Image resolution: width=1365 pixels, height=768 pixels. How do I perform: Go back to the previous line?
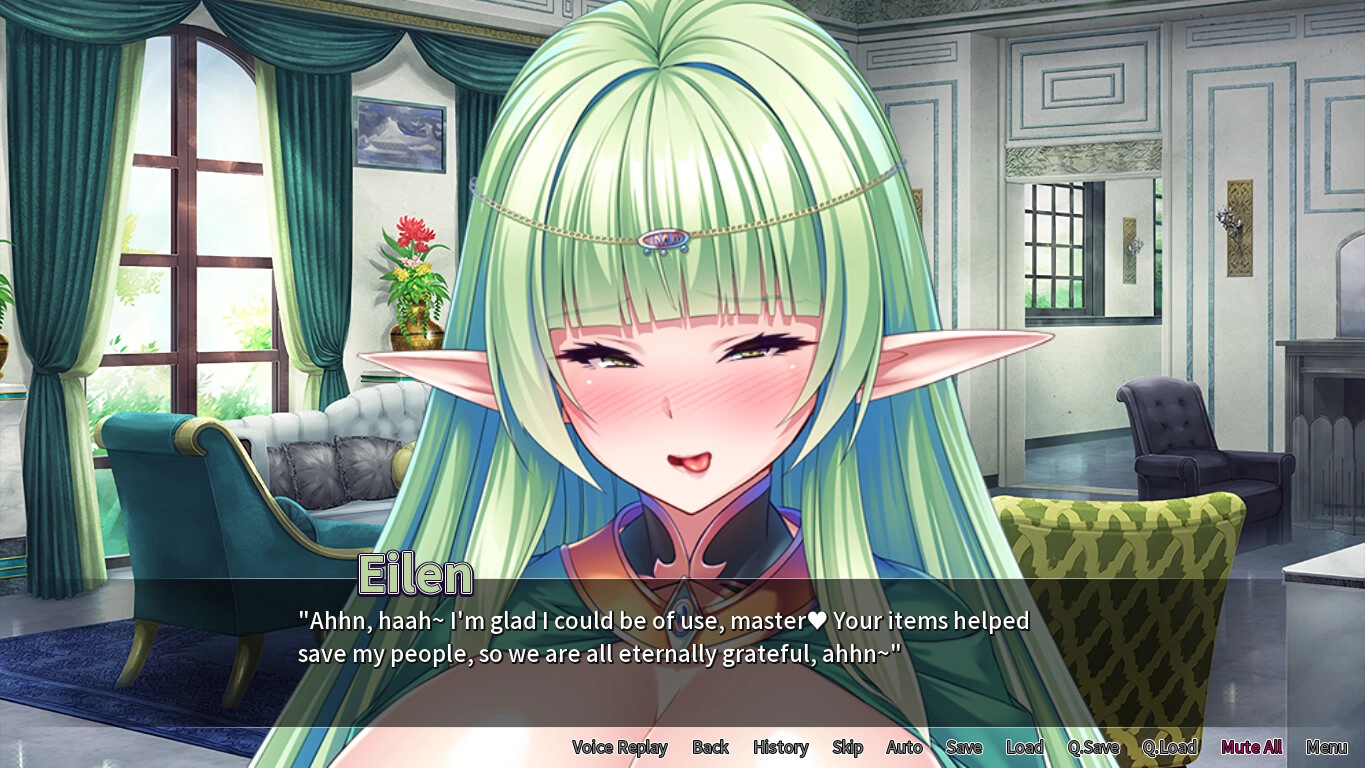710,747
